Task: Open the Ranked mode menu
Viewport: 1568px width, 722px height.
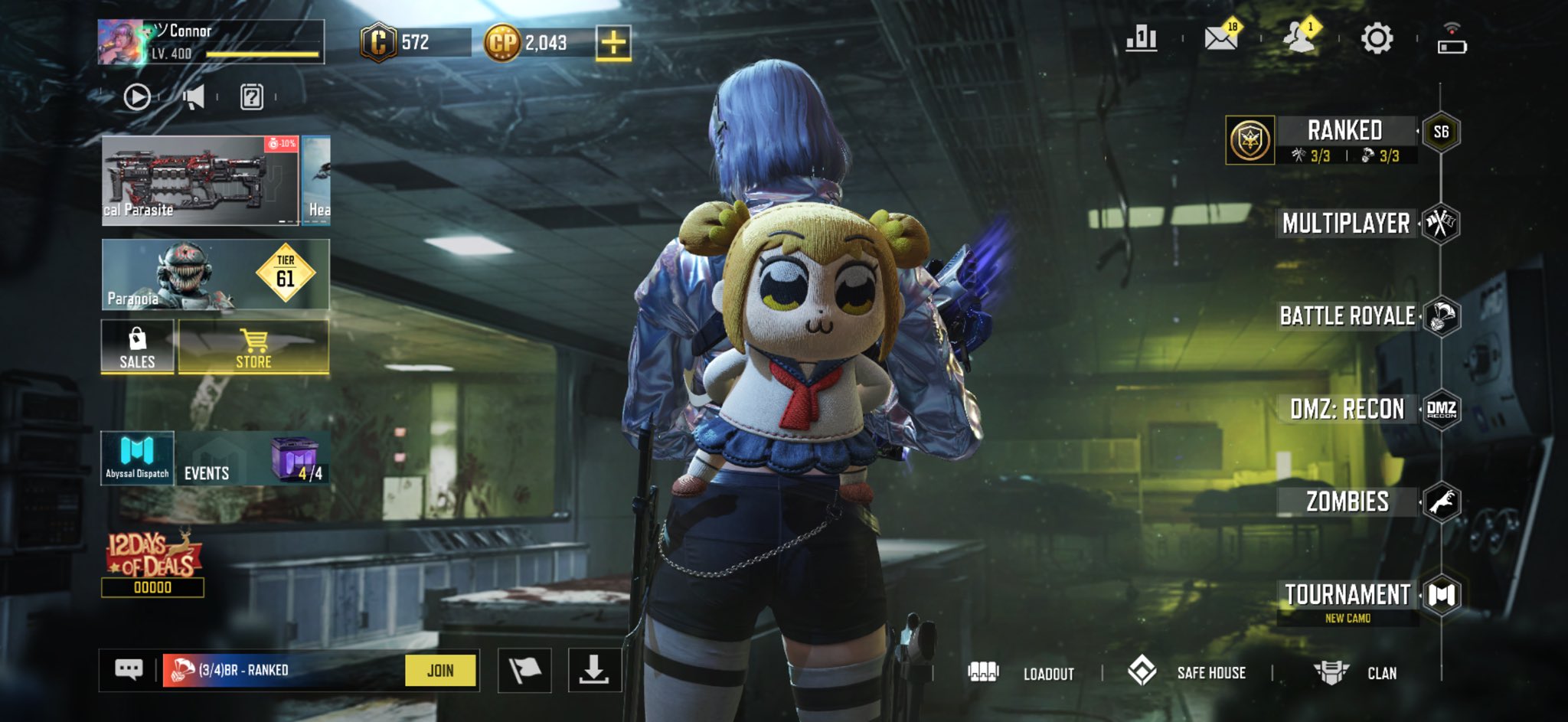Action: tap(1344, 132)
